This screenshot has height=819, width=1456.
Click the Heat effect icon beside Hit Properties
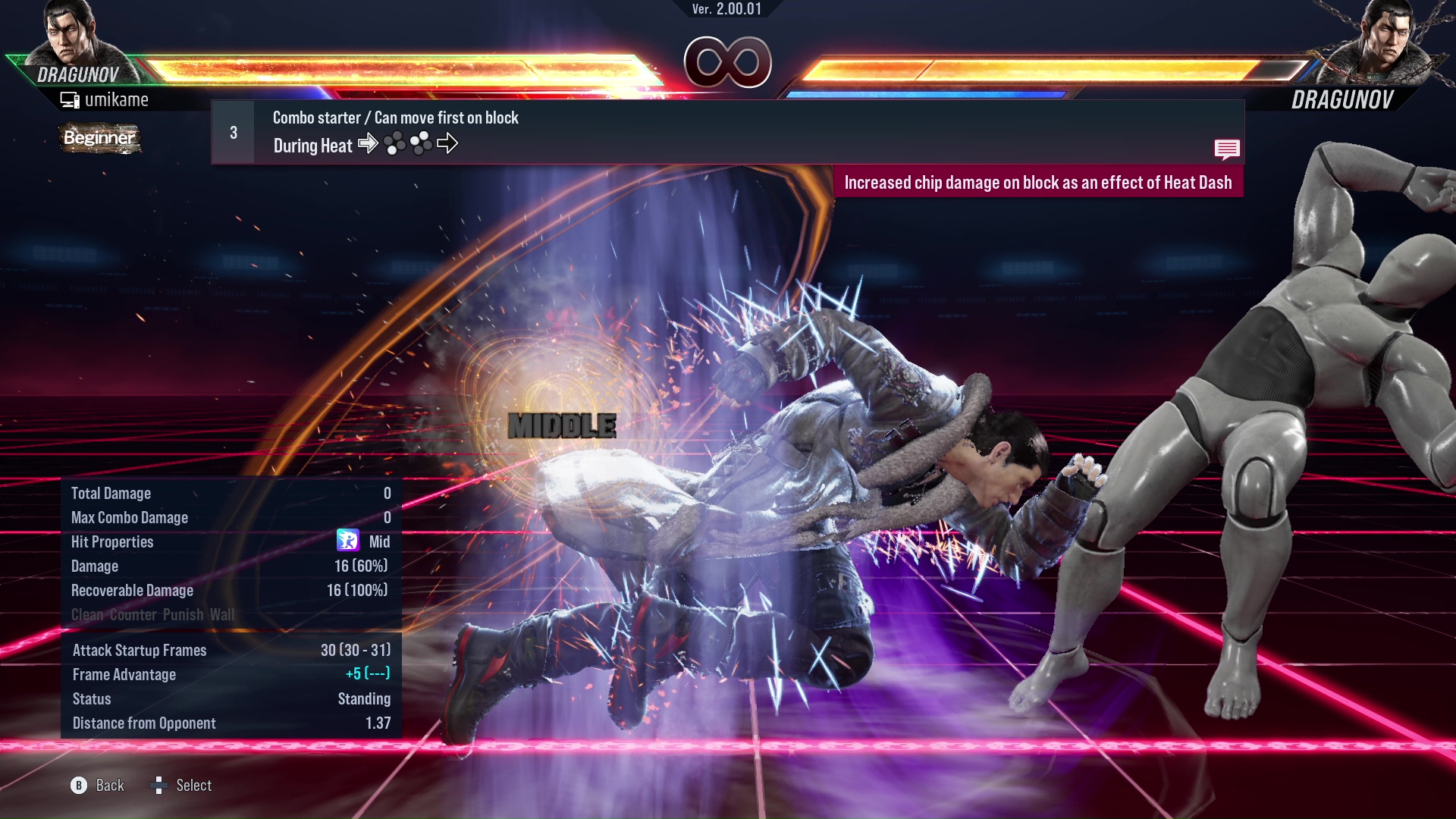[x=349, y=541]
